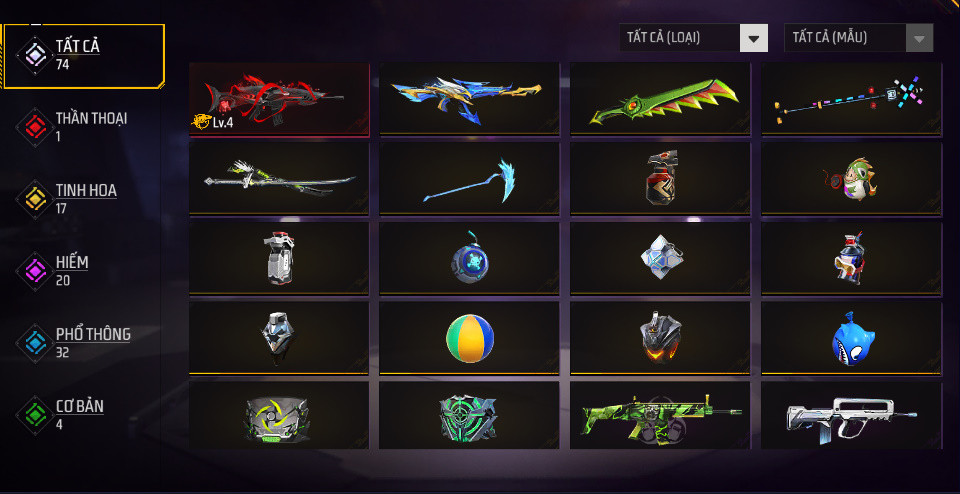Choose the pixel-dotted staff skin
The height and width of the screenshot is (494, 960).
point(851,100)
